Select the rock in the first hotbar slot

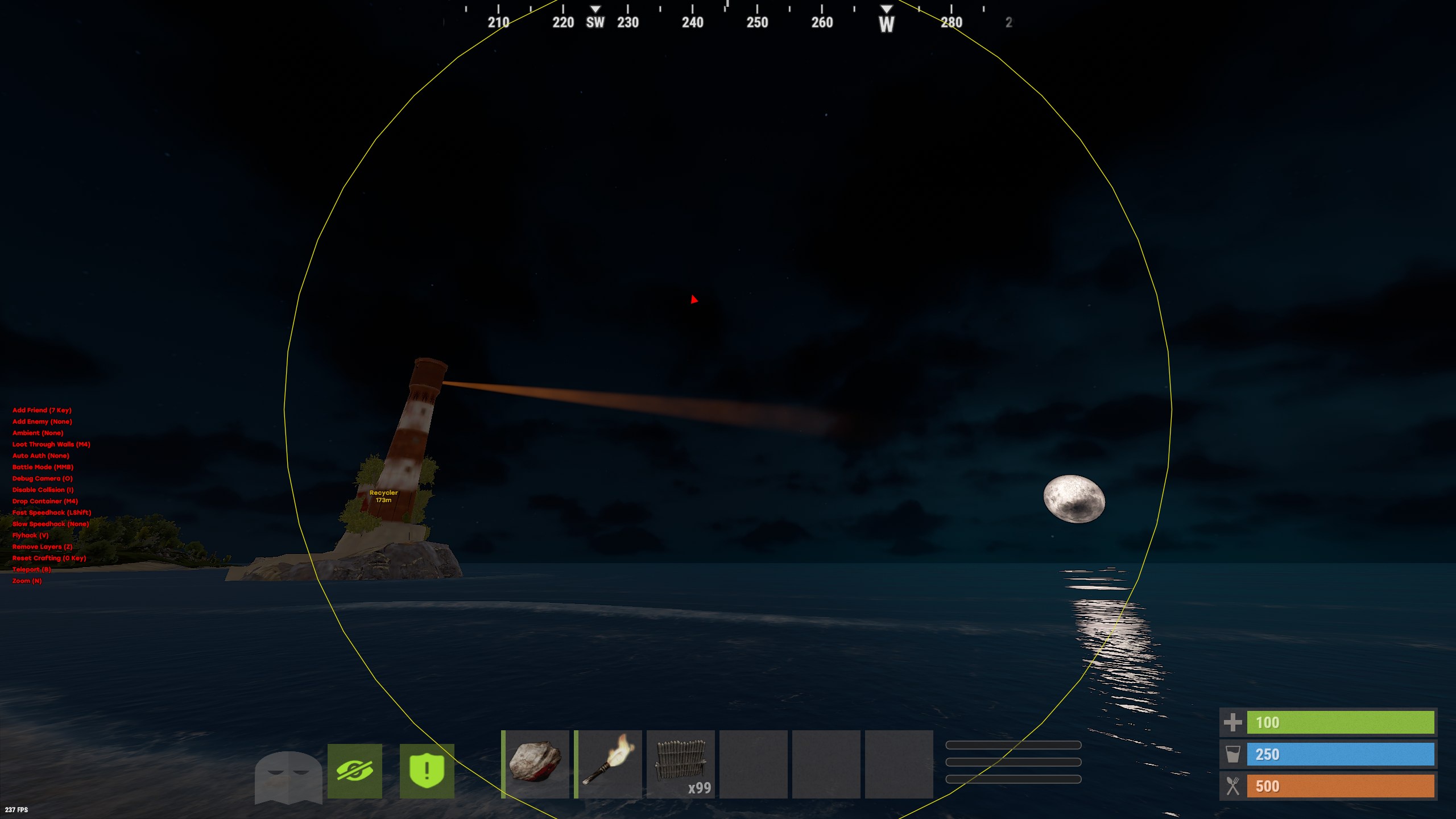(x=536, y=763)
